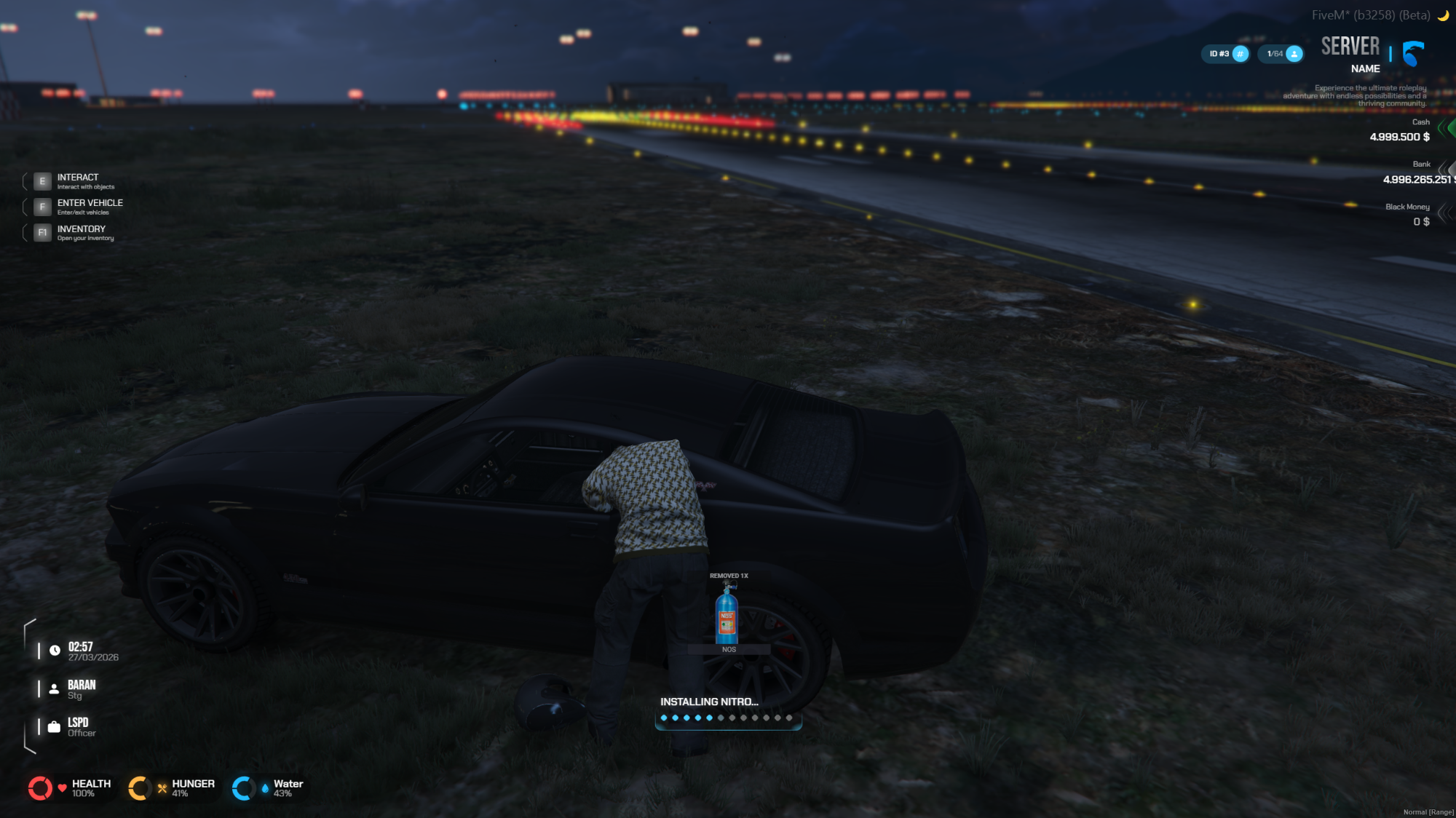Click the ID #3 badge

(1225, 54)
